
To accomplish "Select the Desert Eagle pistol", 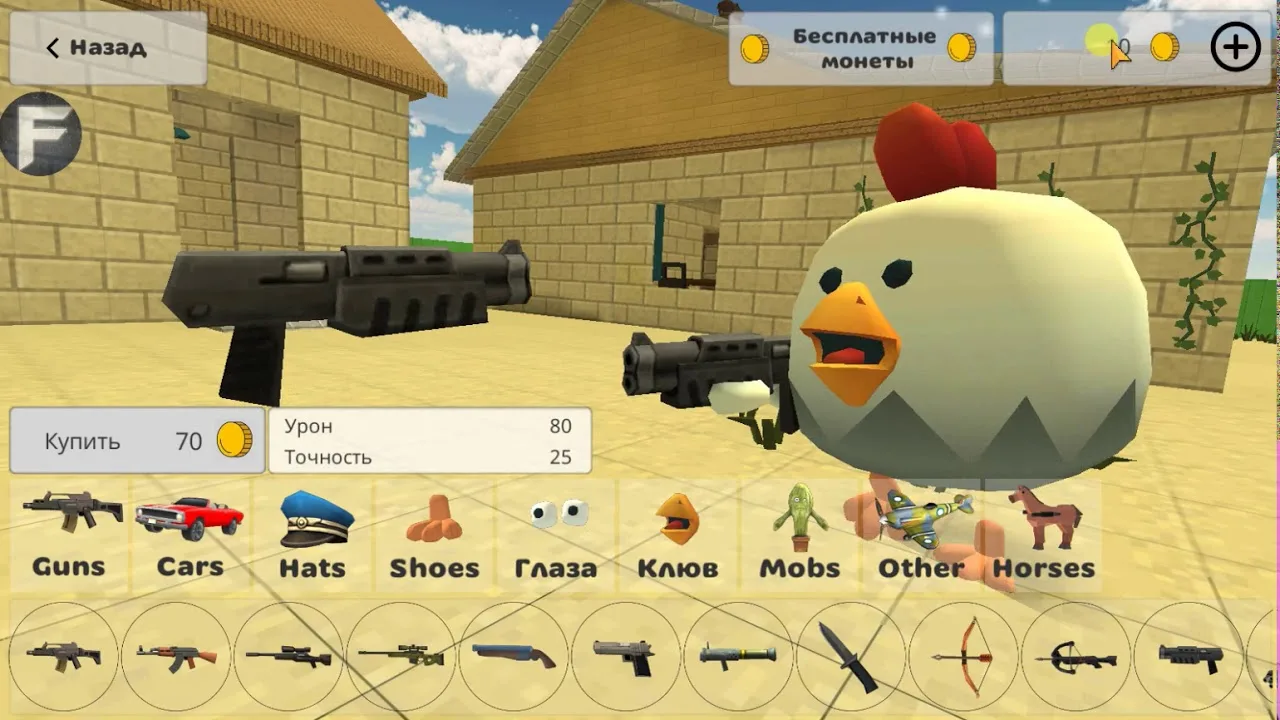I will tap(627, 657).
